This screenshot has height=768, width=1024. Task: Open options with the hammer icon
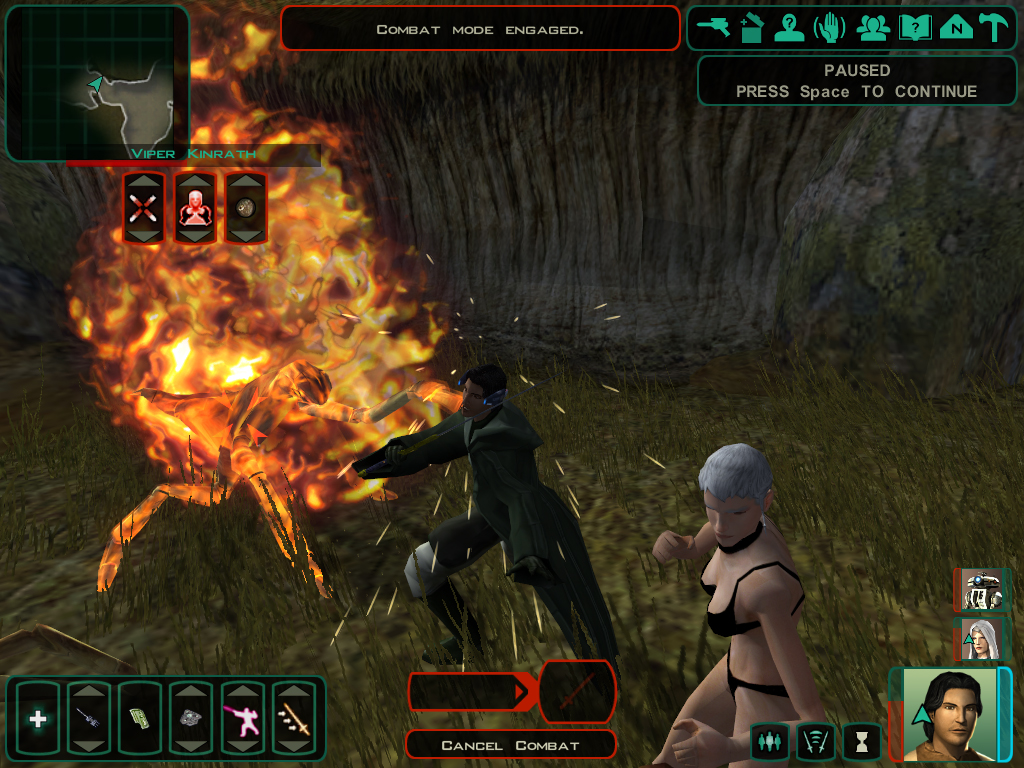[x=994, y=28]
